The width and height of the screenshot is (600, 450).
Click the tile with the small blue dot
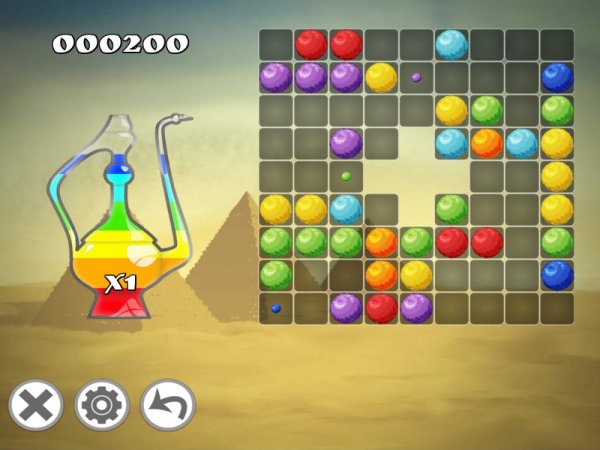pos(276,308)
